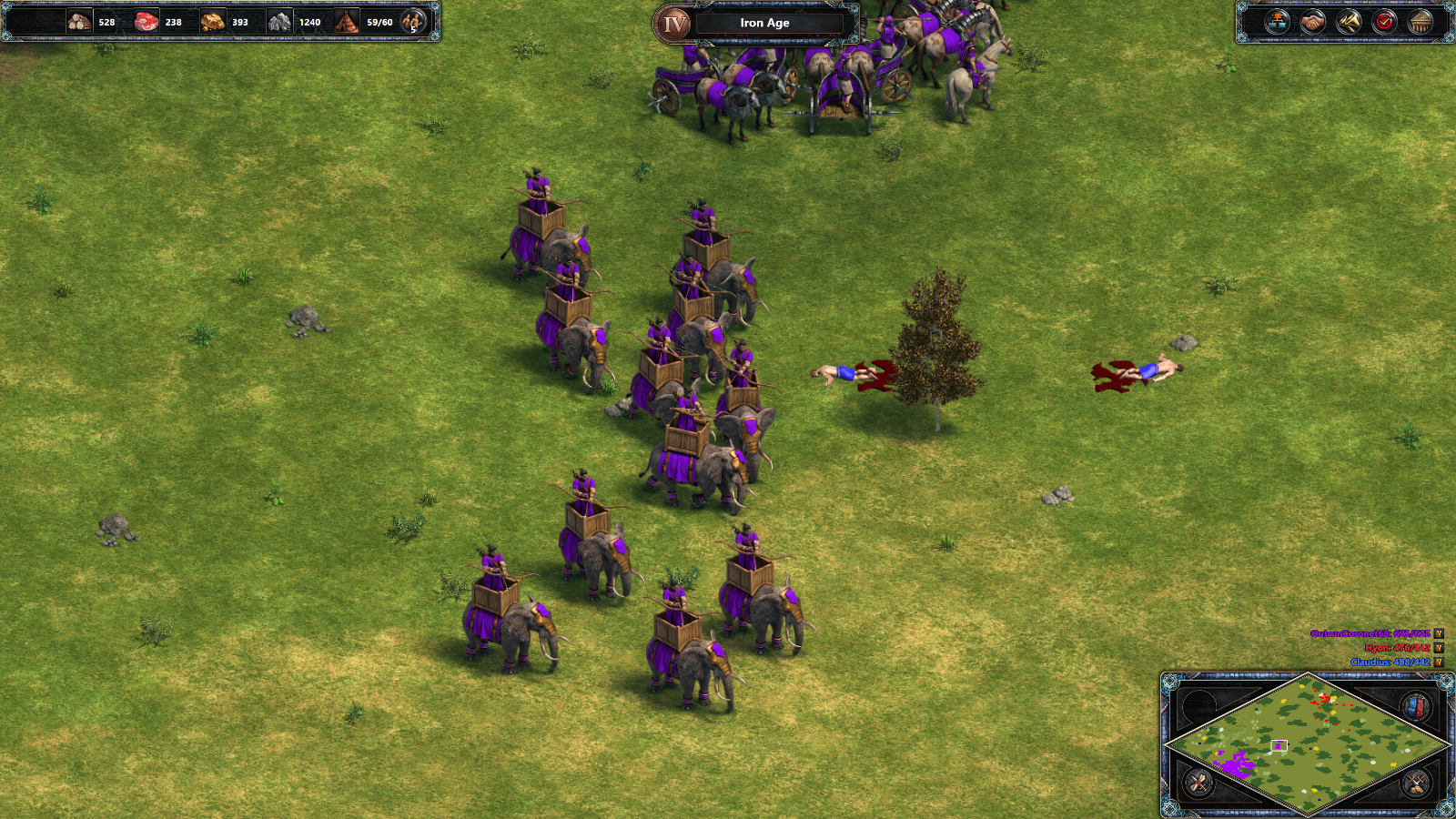Open chat with the golden horn icon
This screenshot has height=819, width=1456.
tap(1349, 22)
